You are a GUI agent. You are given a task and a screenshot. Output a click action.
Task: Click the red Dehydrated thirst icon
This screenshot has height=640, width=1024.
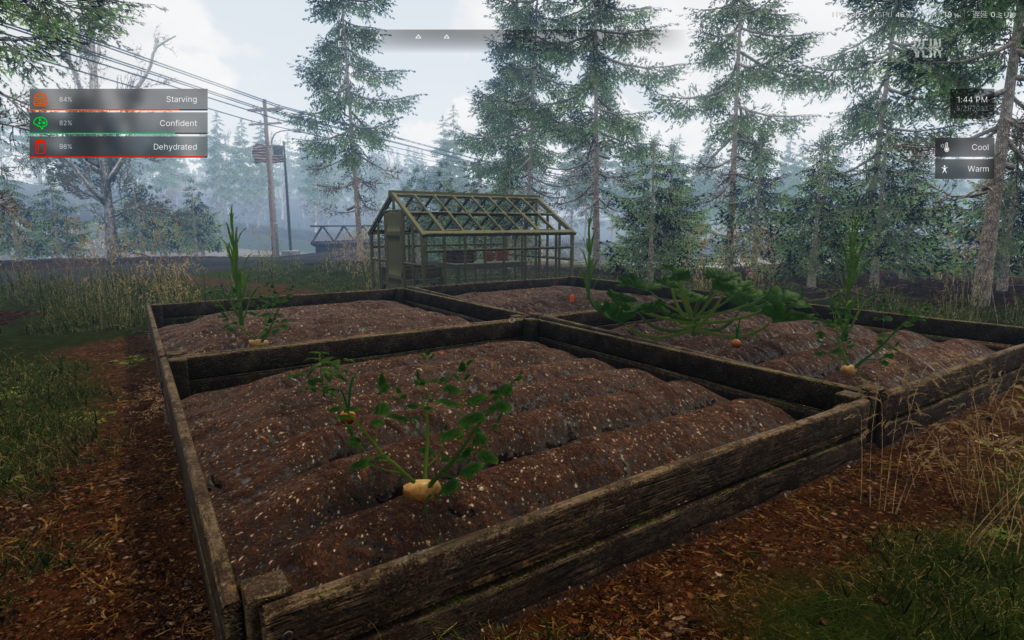[41, 147]
